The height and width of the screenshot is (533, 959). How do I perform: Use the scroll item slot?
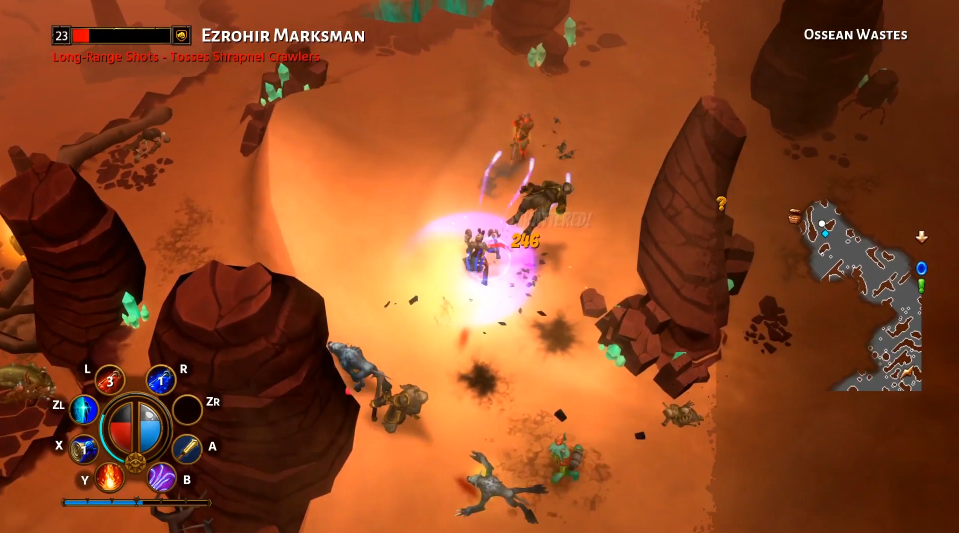point(84,449)
